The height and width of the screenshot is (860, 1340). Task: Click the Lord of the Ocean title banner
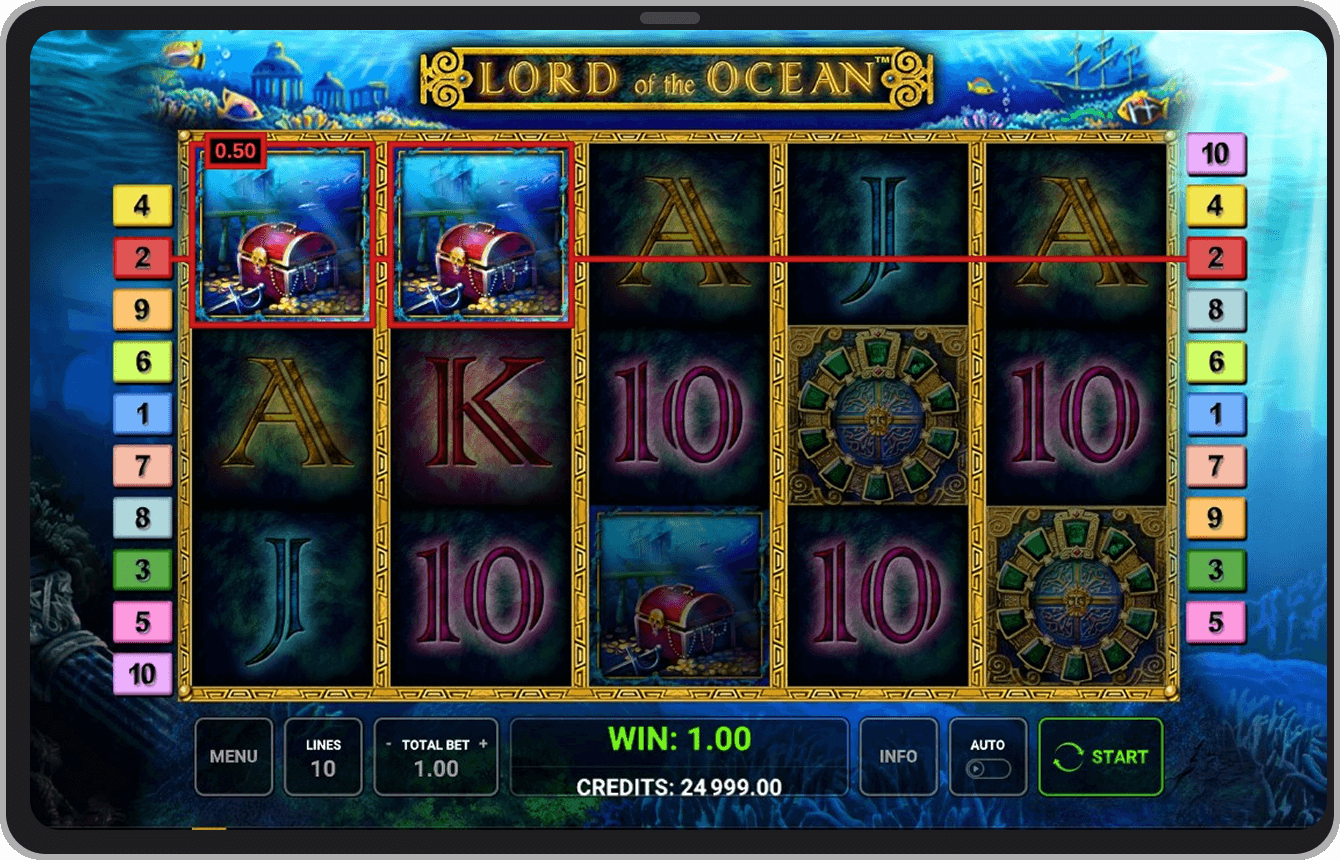pyautogui.click(x=668, y=77)
